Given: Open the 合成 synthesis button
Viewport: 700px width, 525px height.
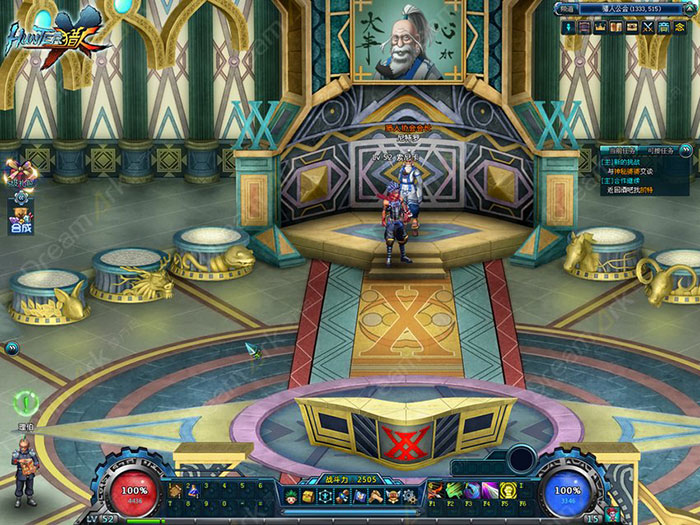Looking at the screenshot, I should point(21,227).
